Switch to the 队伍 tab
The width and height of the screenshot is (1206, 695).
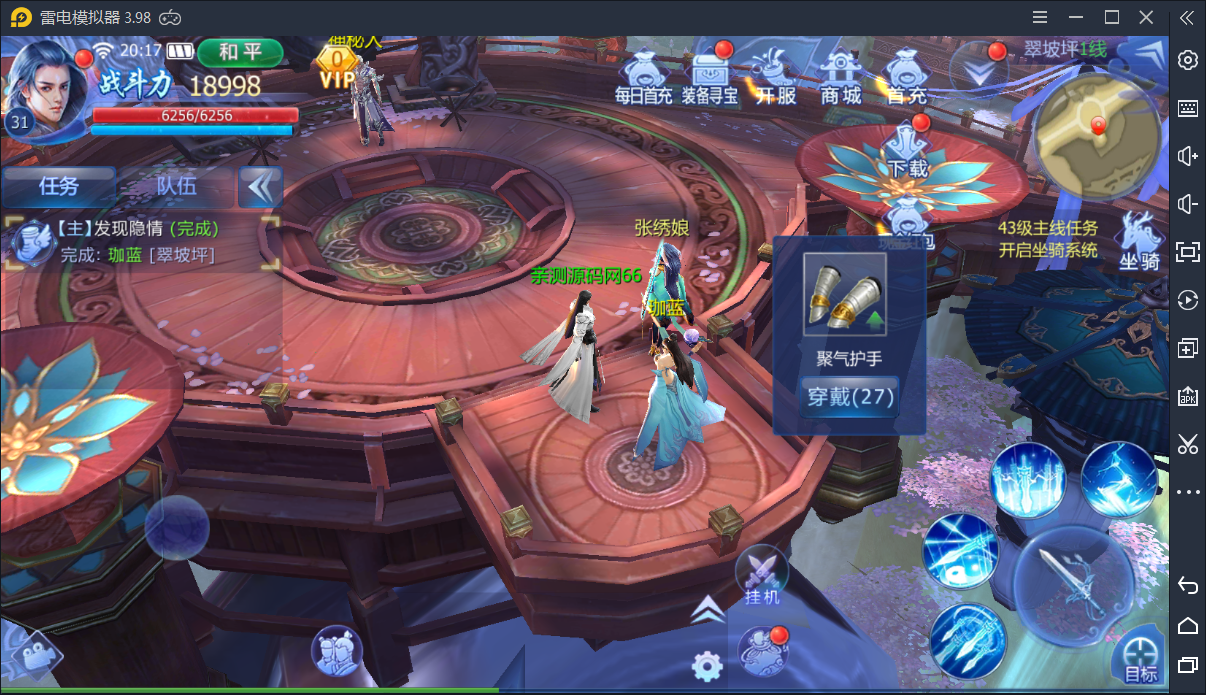tap(176, 186)
